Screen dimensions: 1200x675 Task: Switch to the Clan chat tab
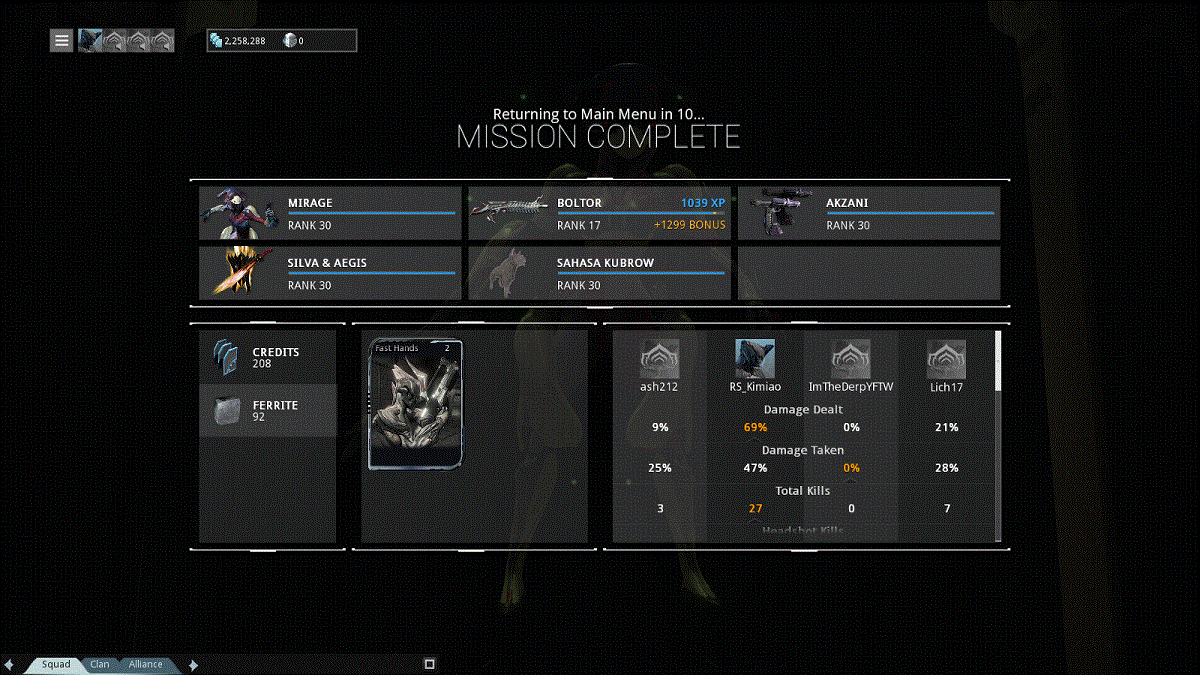tap(100, 664)
